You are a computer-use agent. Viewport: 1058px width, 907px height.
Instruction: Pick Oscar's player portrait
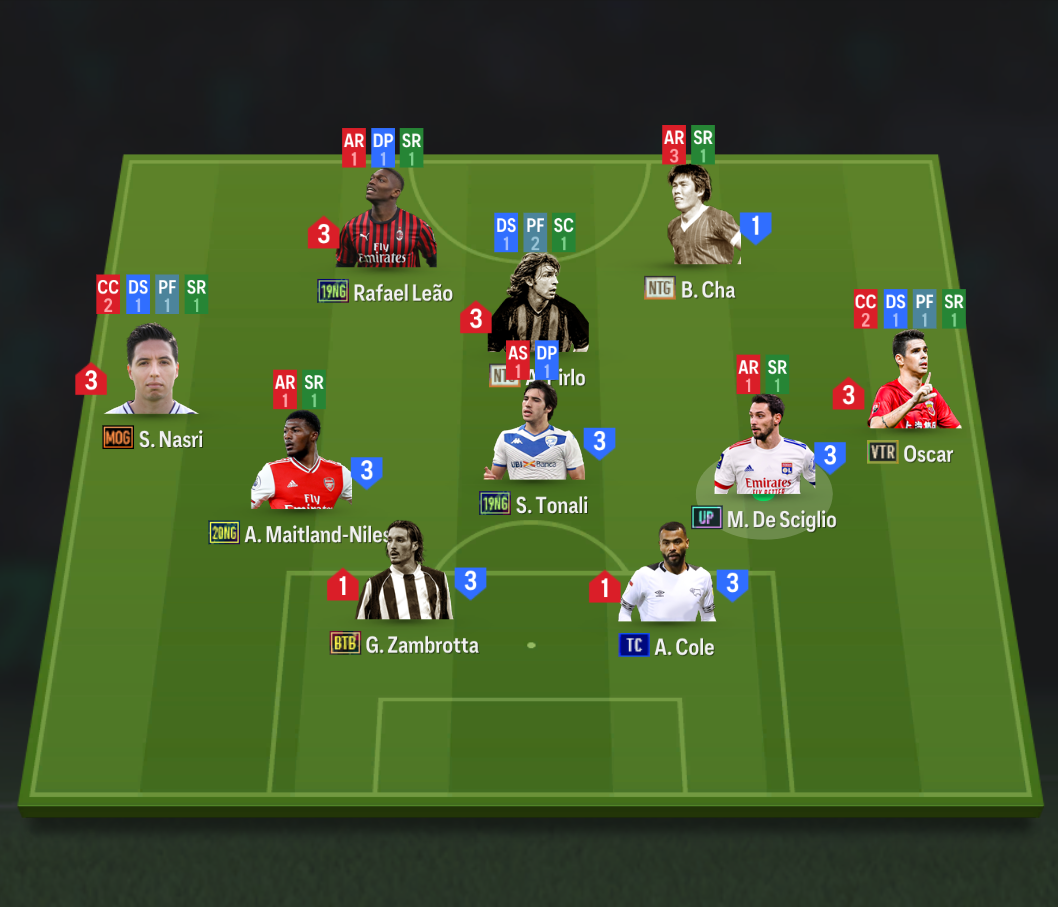[914, 385]
